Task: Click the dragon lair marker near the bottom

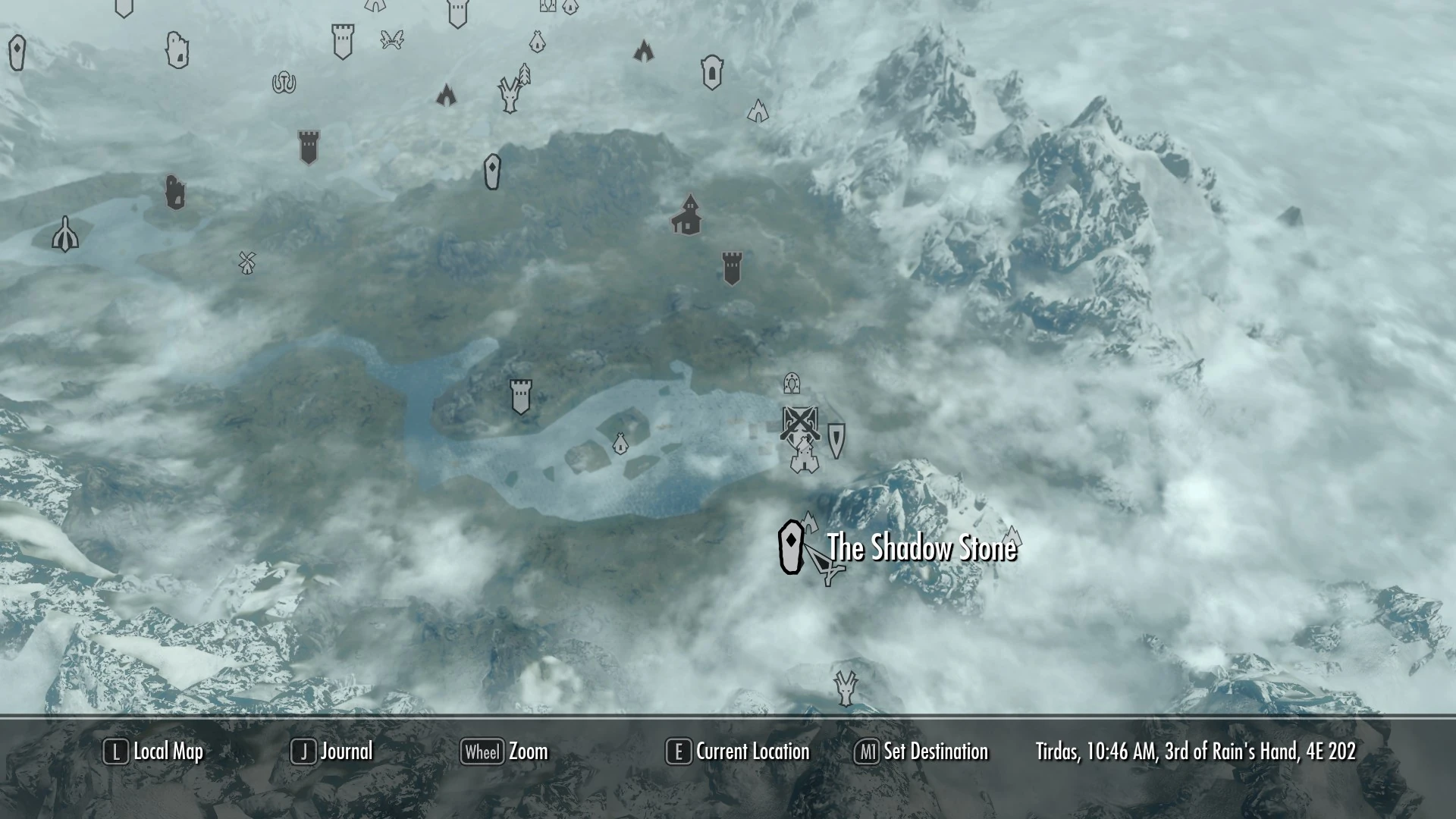Action: [x=844, y=690]
